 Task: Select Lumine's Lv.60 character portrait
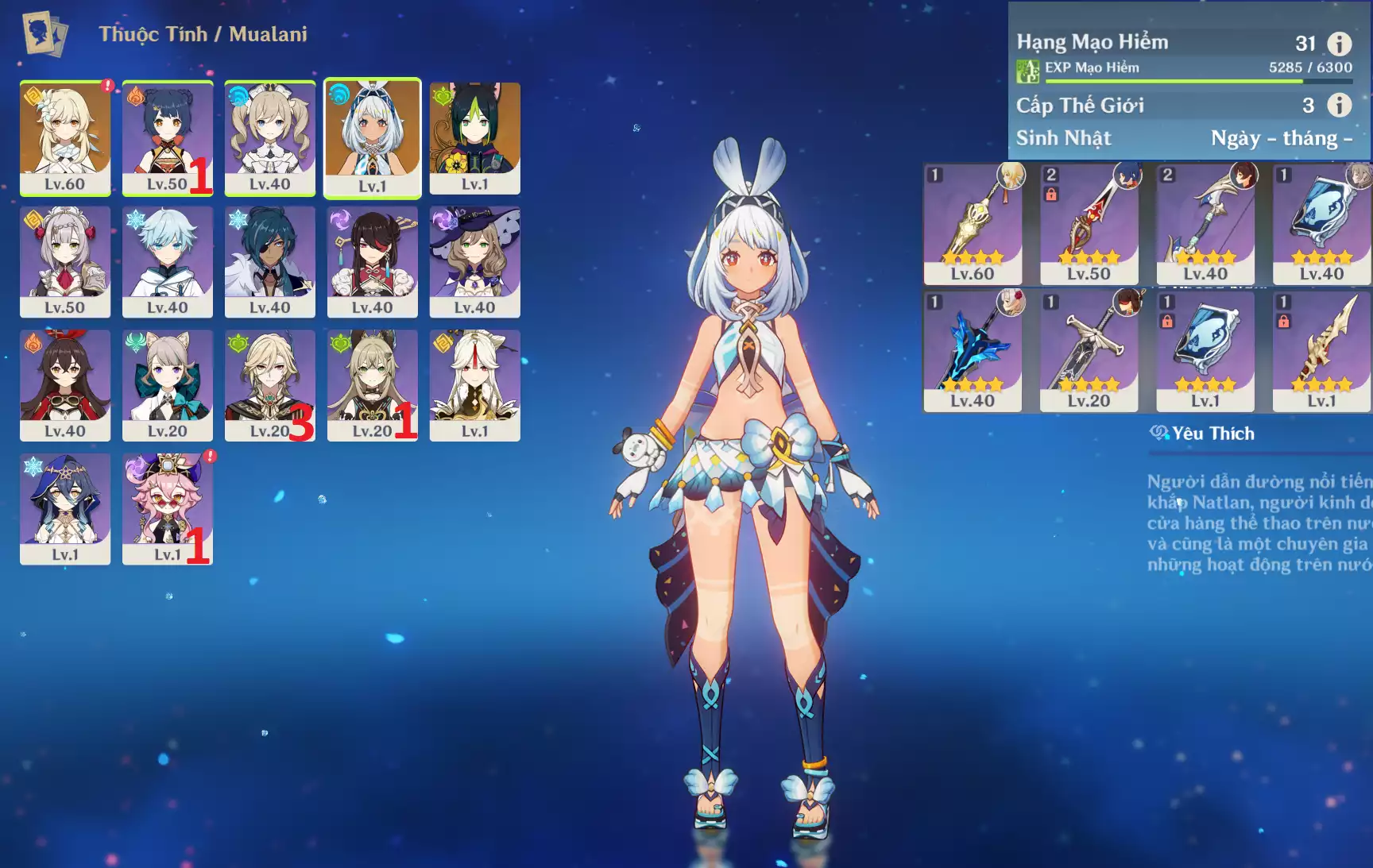coord(64,137)
